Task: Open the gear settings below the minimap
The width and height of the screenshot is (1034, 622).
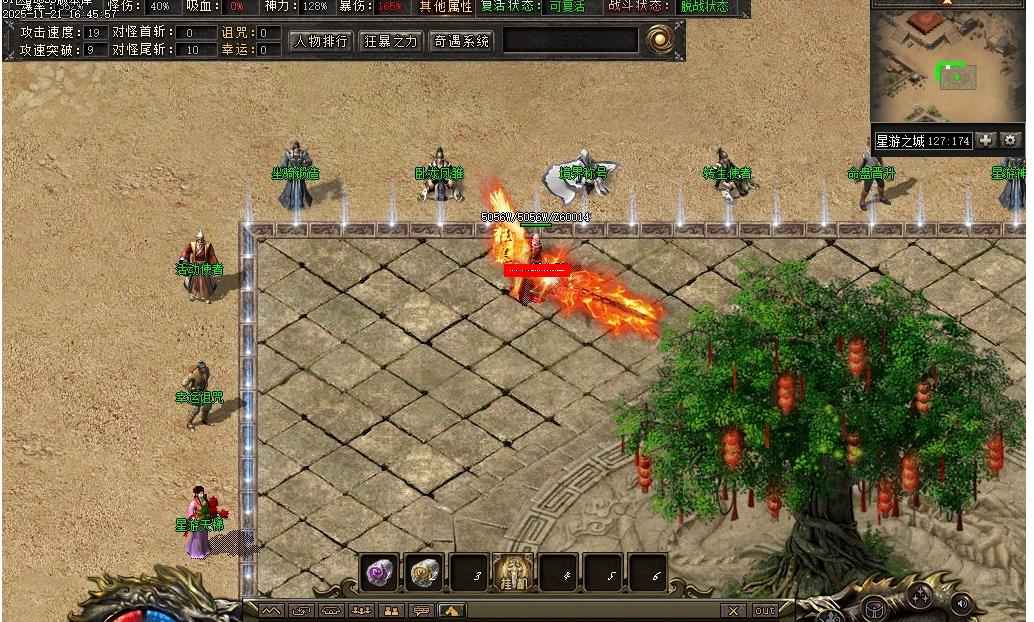Action: tap(1010, 140)
